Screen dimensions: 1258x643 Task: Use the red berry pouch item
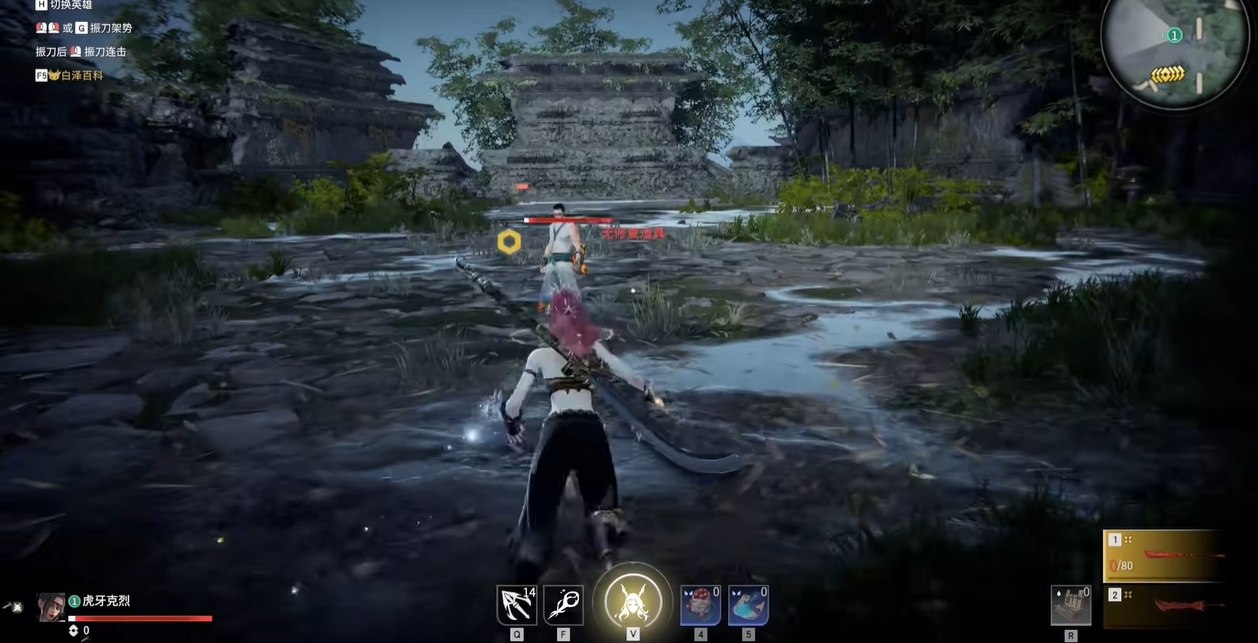[700, 605]
